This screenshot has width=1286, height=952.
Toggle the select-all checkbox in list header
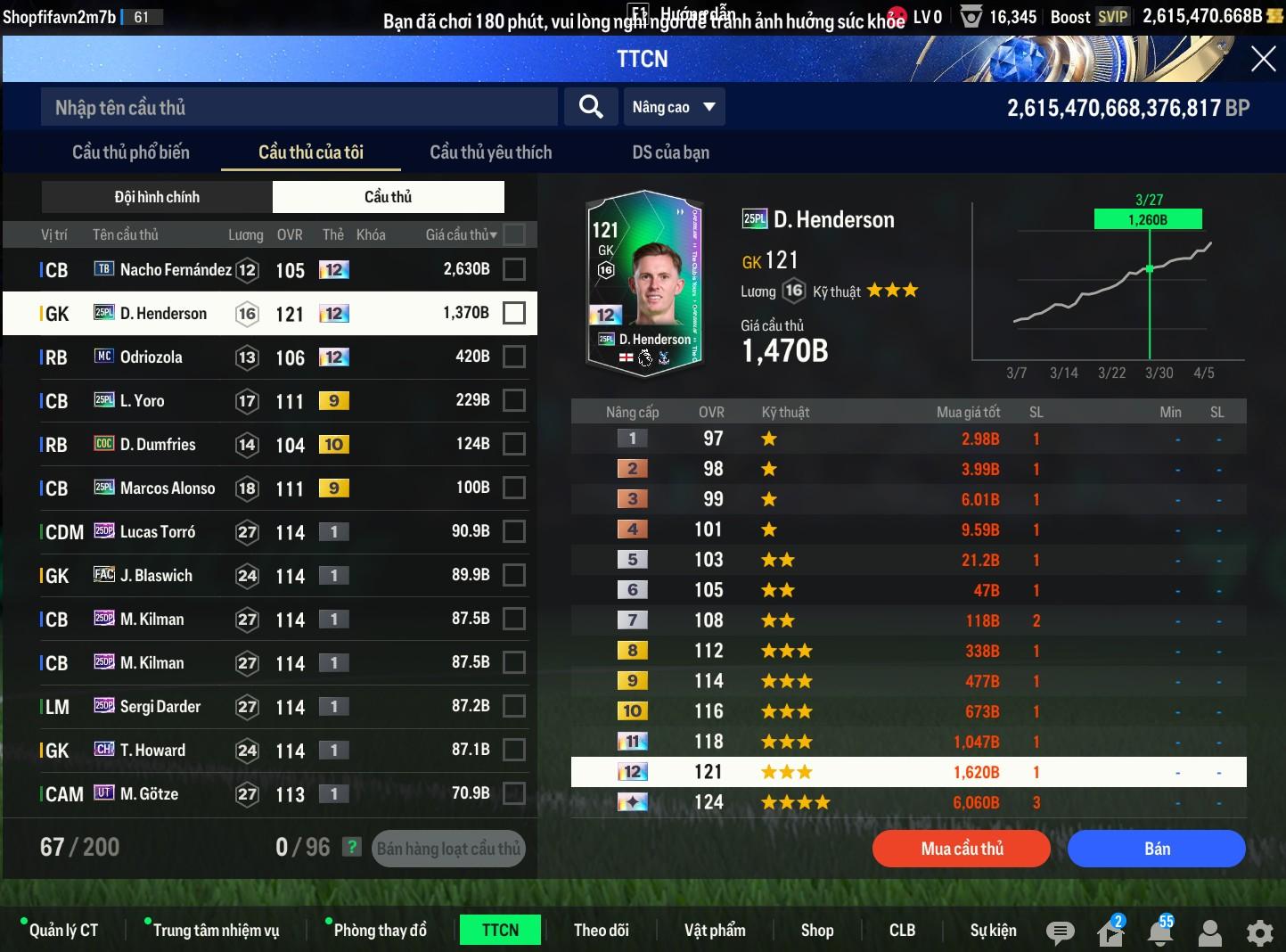pos(514,234)
